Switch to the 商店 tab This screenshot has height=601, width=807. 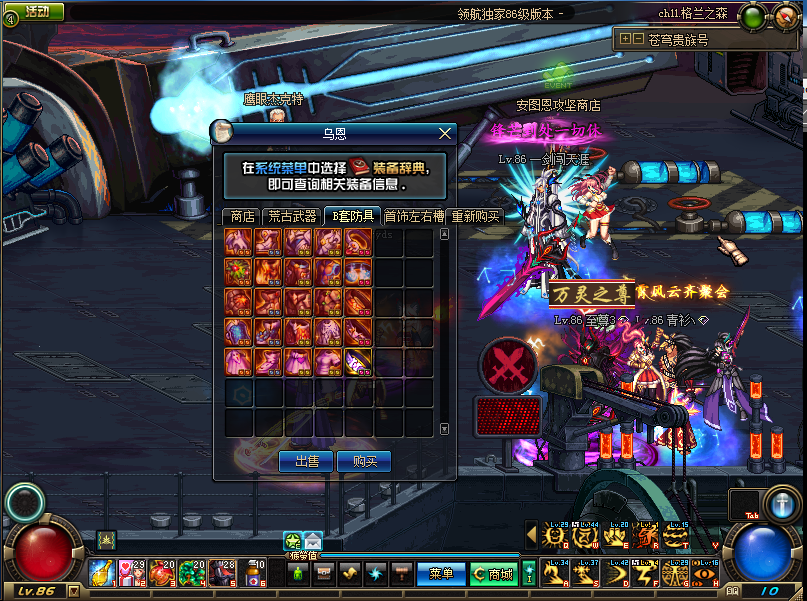tap(242, 216)
